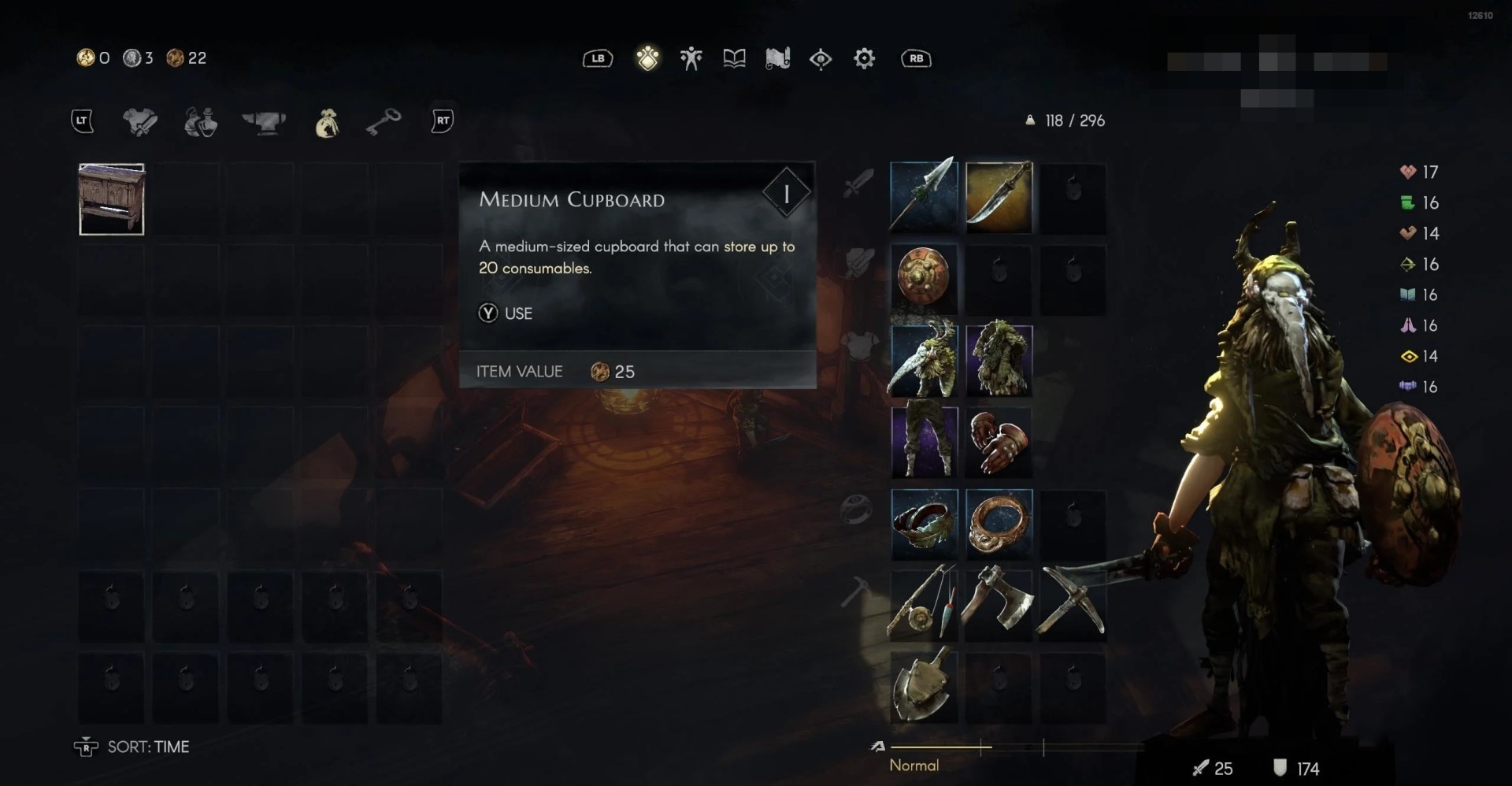Show the anvil crafting materials category
Viewport: 1512px width, 786px height.
[264, 121]
